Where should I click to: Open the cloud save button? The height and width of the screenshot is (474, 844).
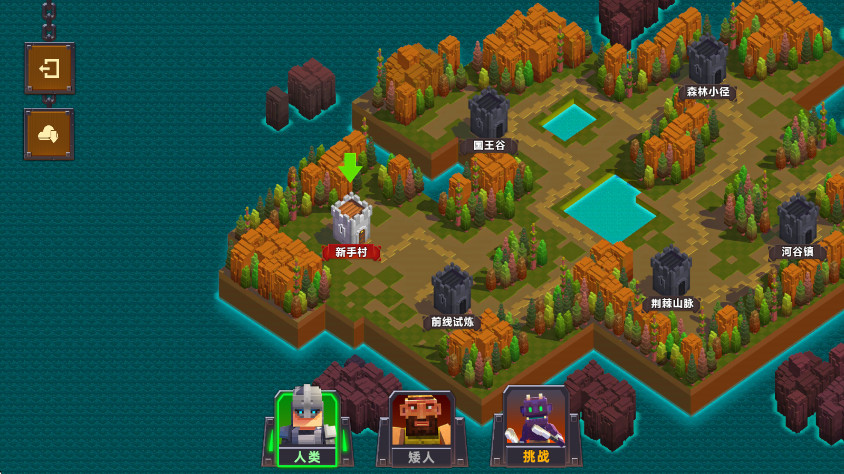point(49,134)
